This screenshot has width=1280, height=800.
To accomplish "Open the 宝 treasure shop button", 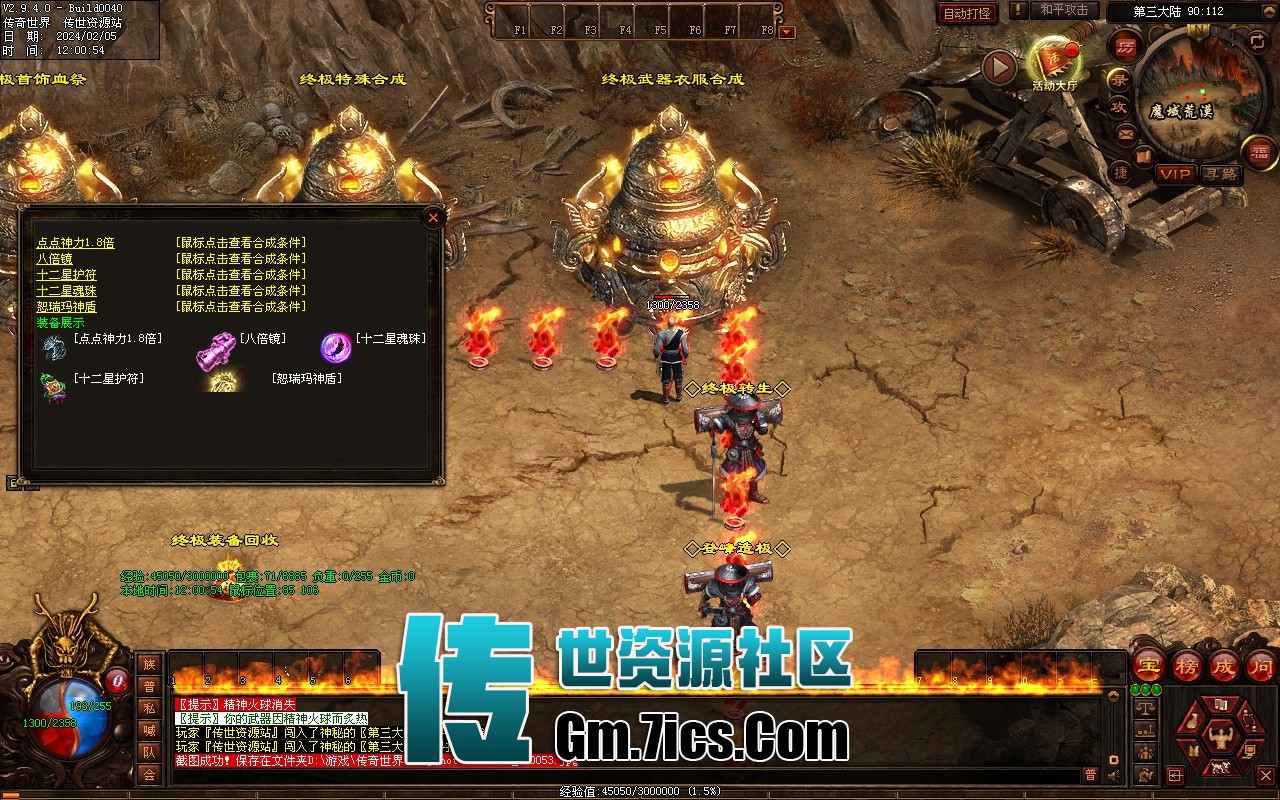I will 1148,665.
